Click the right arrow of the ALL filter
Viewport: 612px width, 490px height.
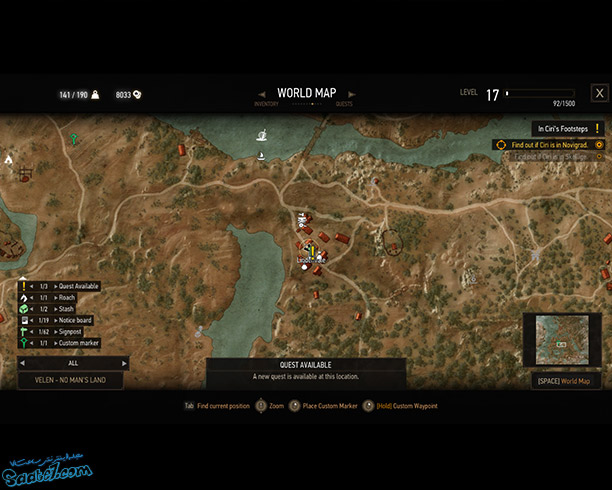tap(125, 363)
